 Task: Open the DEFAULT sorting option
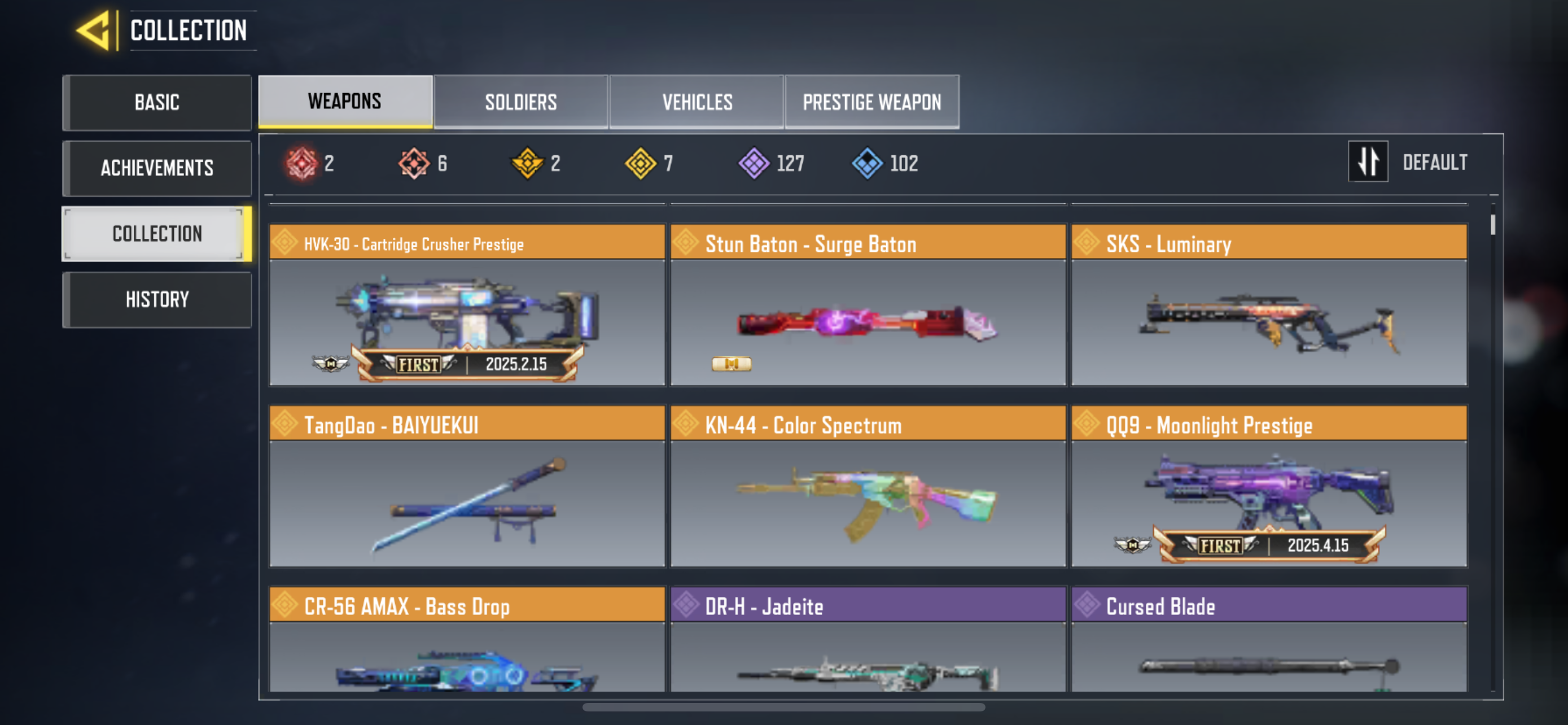click(x=1435, y=162)
